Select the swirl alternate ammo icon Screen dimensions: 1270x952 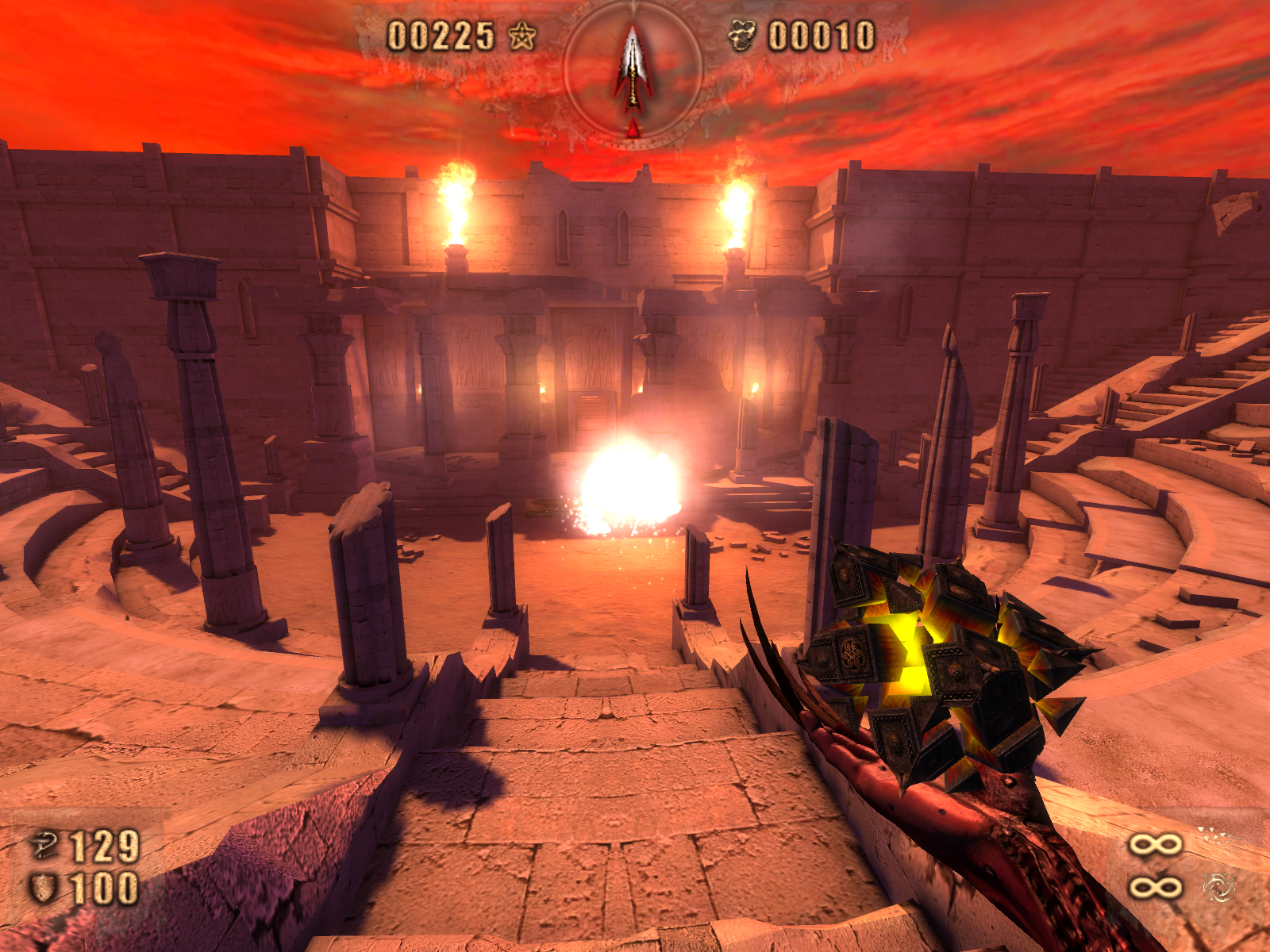pyautogui.click(x=1218, y=887)
